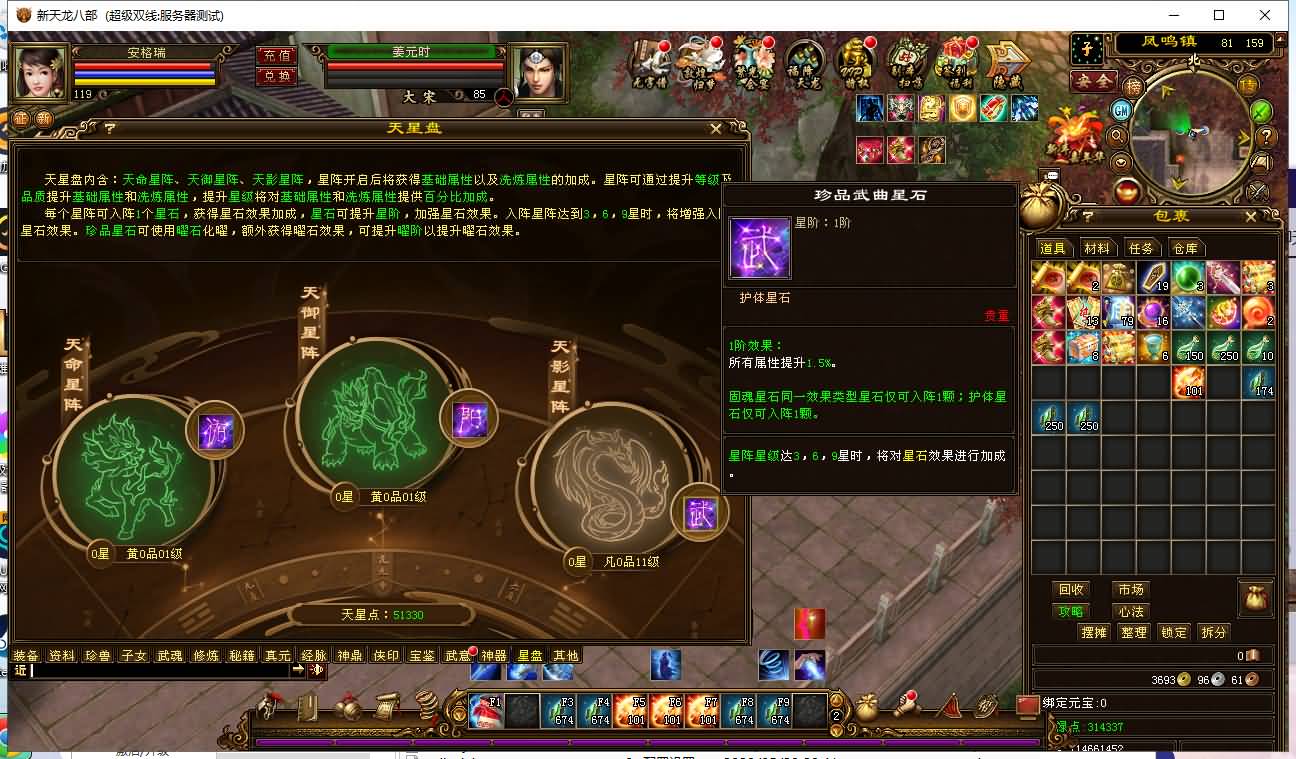Collapse the minimap panel via its corner arrow

click(1280, 42)
